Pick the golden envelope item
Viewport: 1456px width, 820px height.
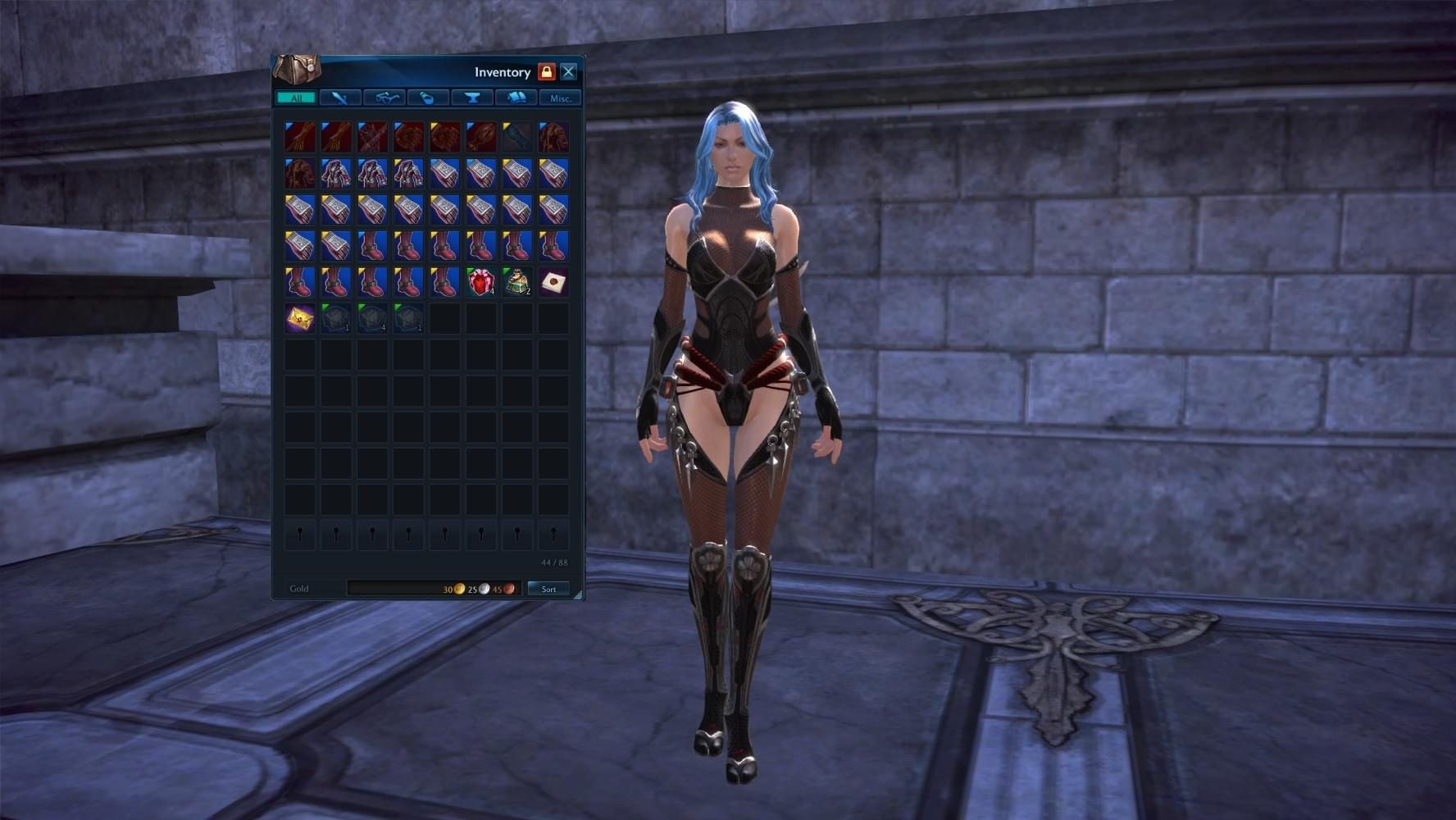(300, 318)
